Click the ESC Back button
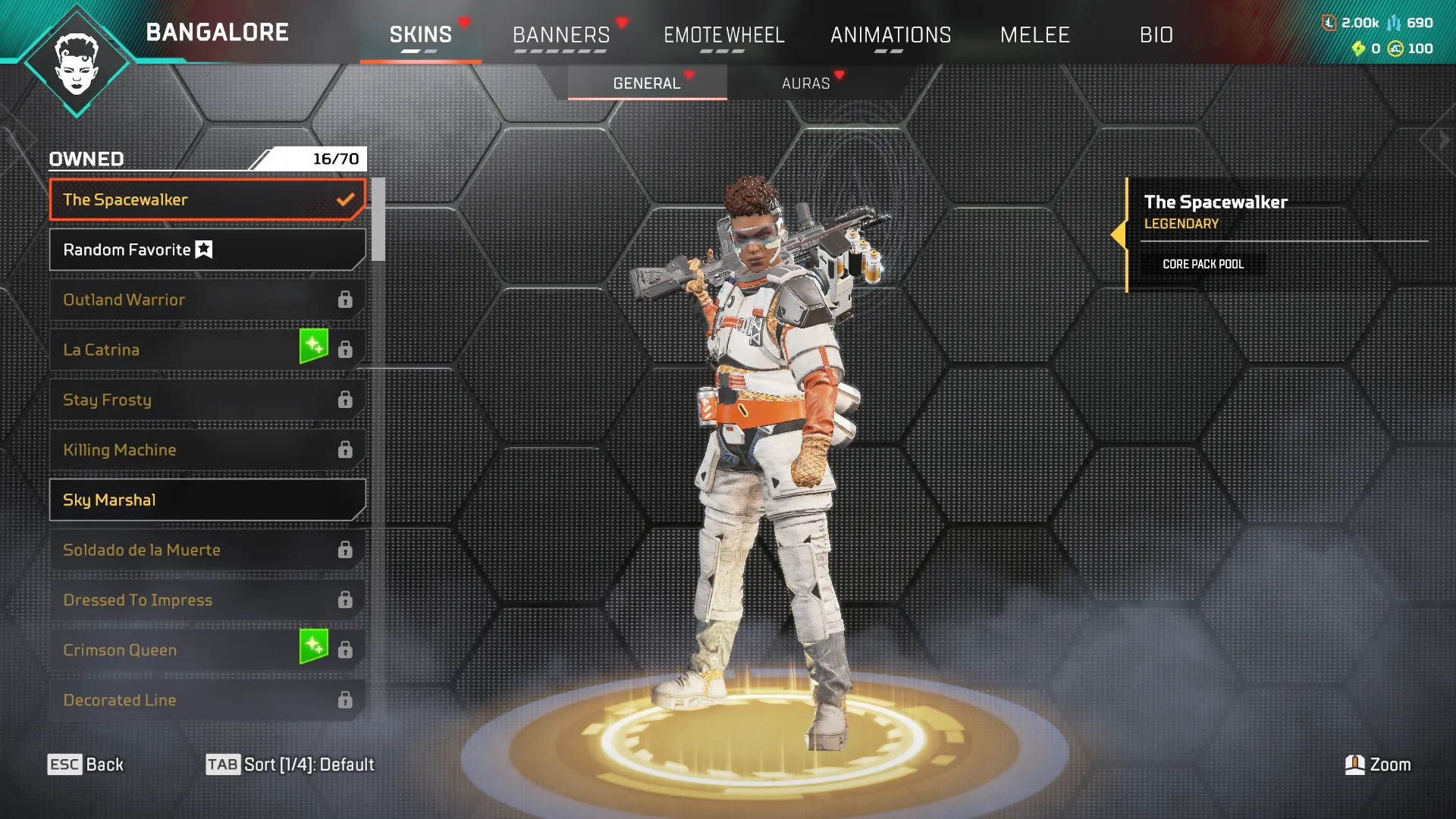Viewport: 1456px width, 819px height. [86, 764]
